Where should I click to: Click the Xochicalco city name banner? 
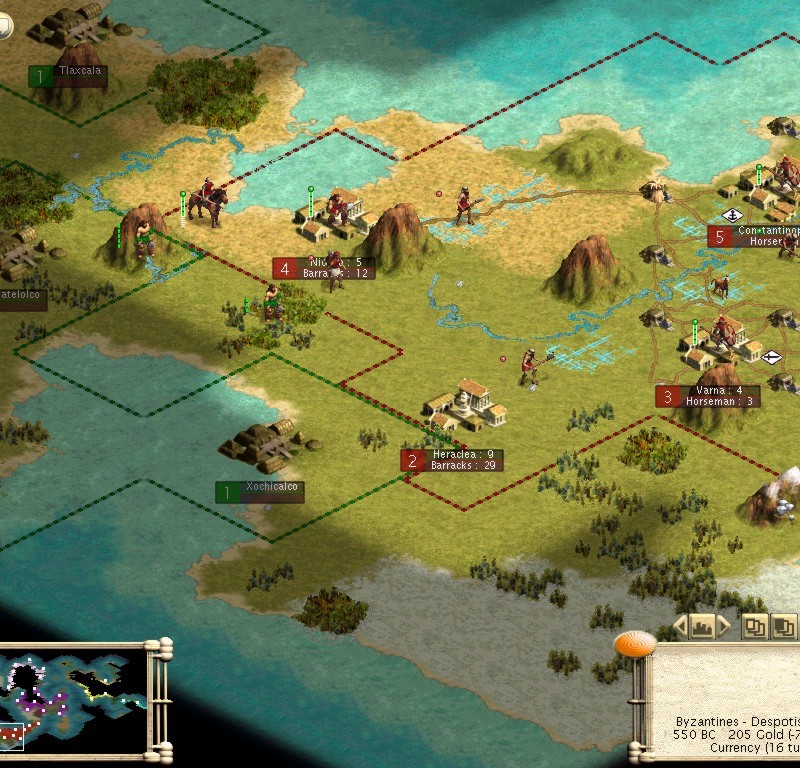pyautogui.click(x=260, y=492)
